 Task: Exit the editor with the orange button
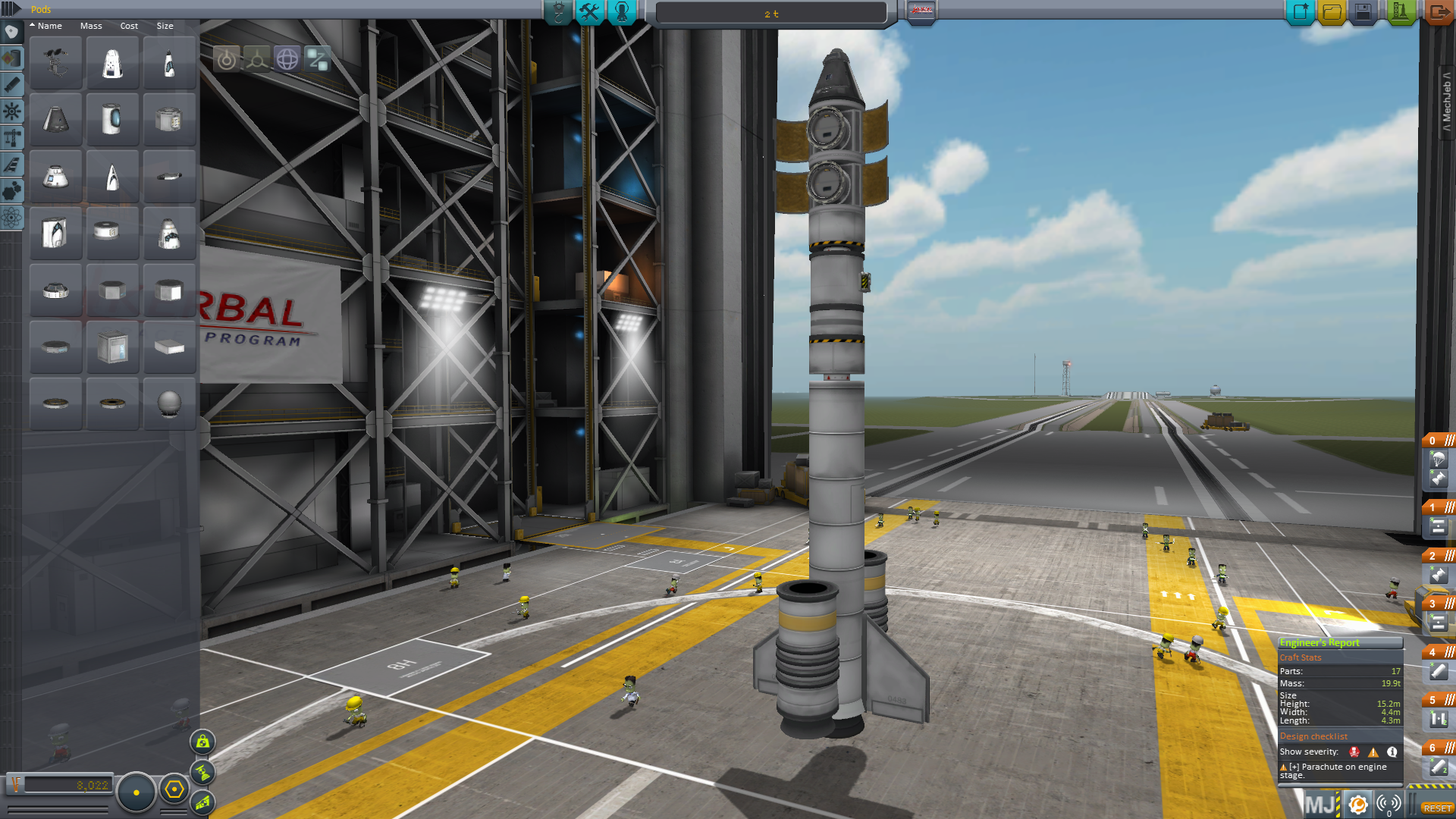[1438, 12]
